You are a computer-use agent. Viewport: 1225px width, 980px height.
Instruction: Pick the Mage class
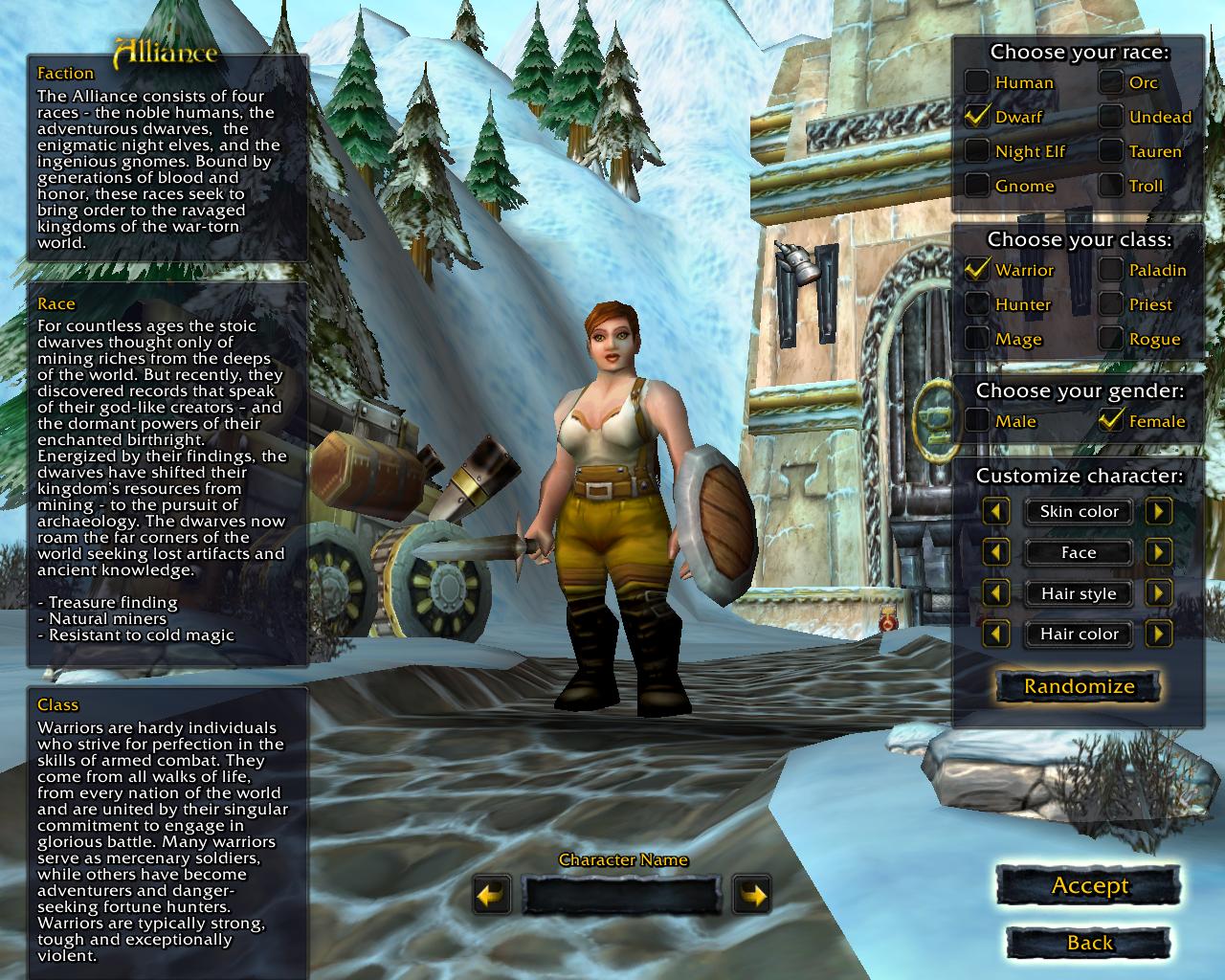tap(977, 339)
